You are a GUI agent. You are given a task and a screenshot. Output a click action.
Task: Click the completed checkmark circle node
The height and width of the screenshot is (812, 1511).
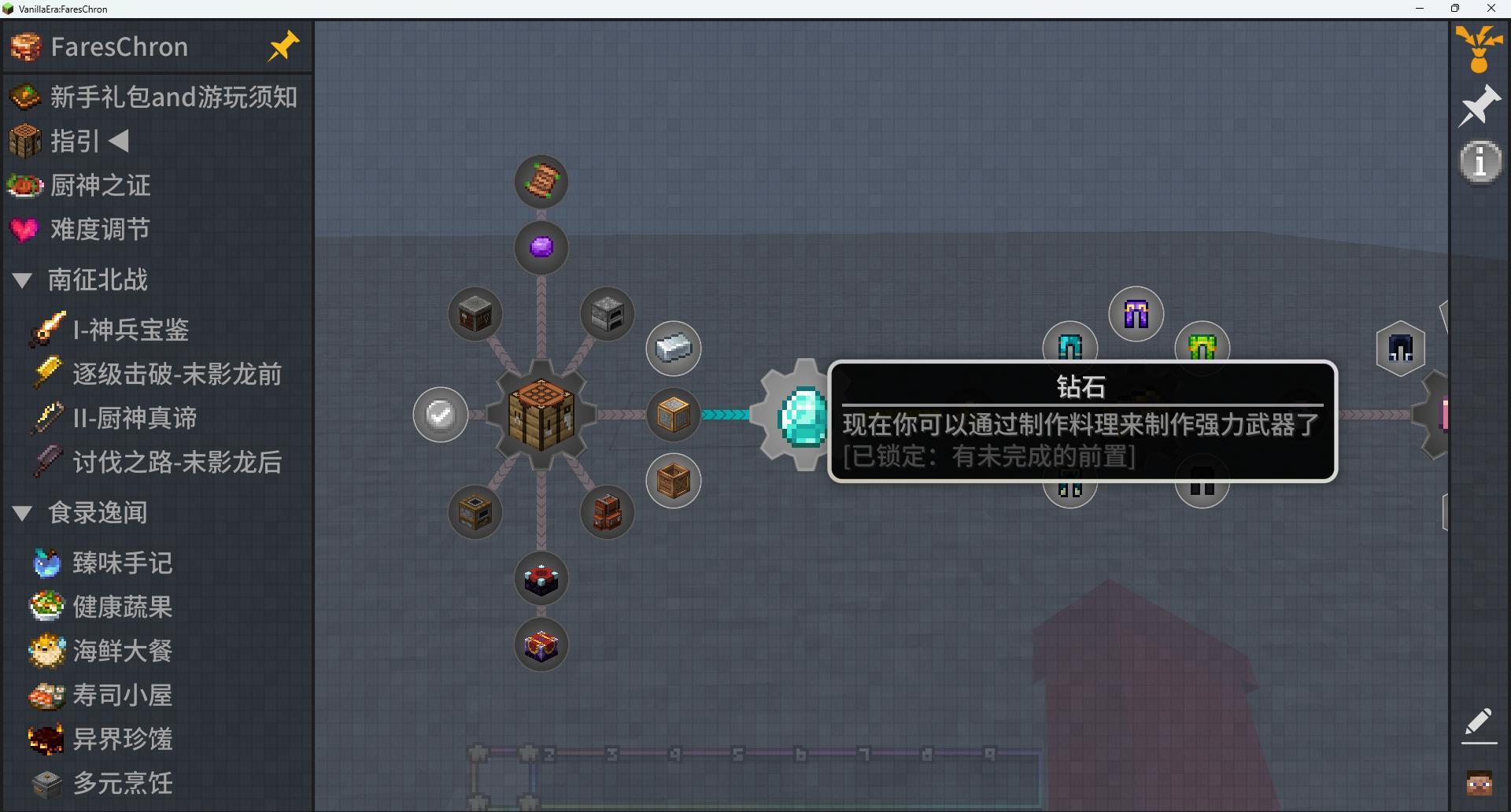pyautogui.click(x=440, y=415)
